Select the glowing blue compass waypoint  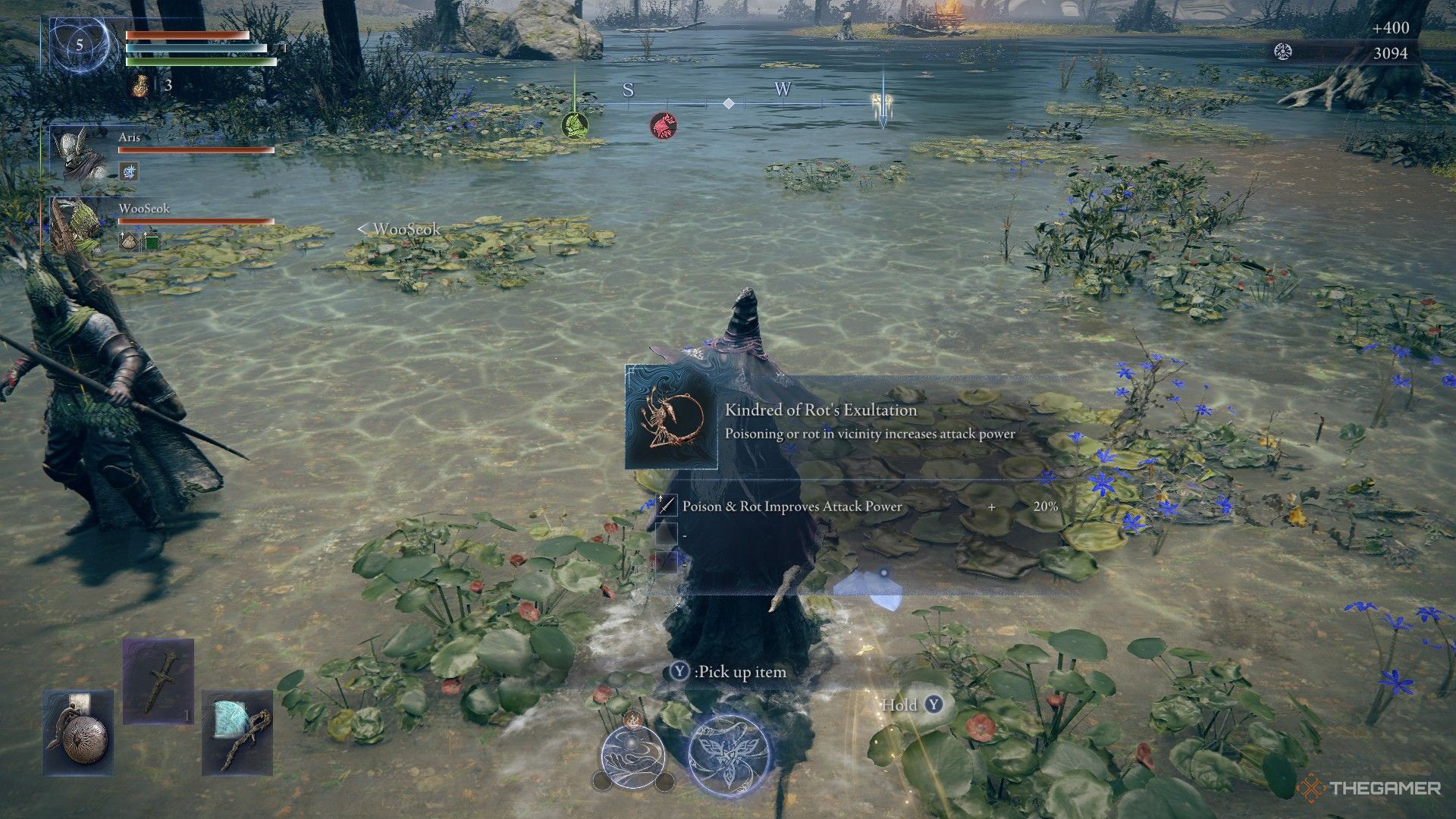pyautogui.click(x=882, y=106)
